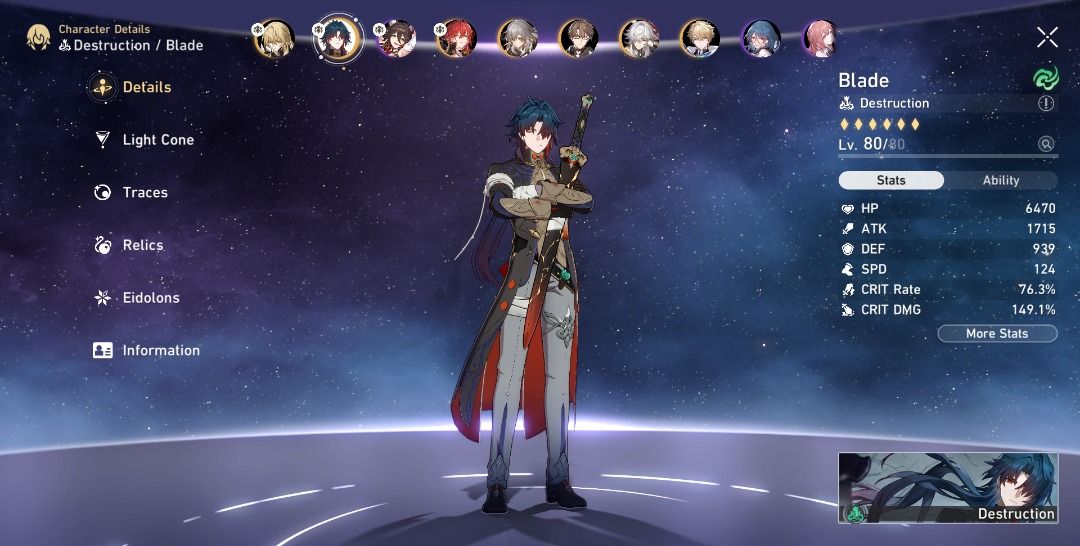Switch to the gray-haired Trailblazer portrait

click(517, 39)
